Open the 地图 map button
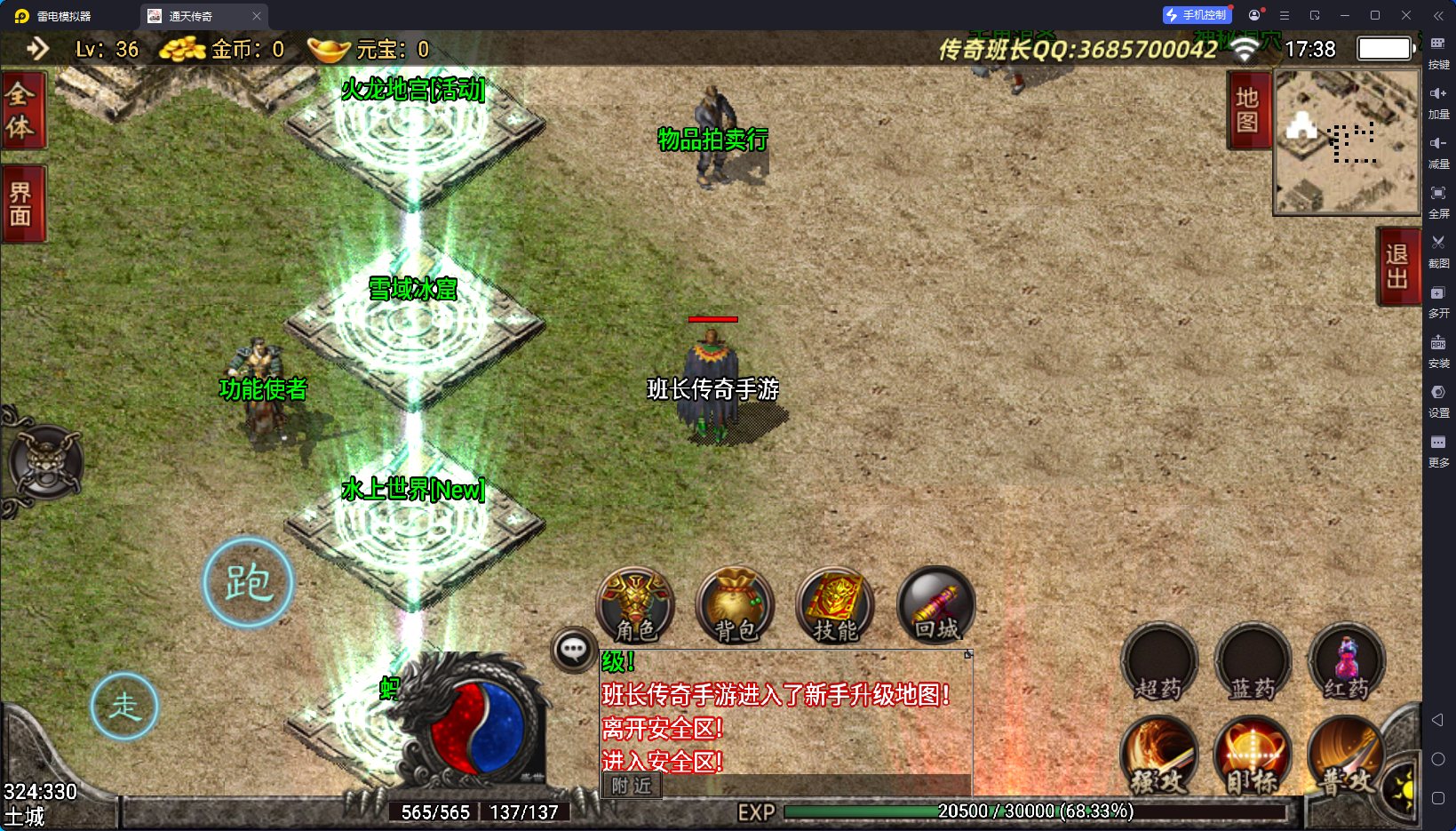This screenshot has height=831, width=1456. click(x=1247, y=110)
